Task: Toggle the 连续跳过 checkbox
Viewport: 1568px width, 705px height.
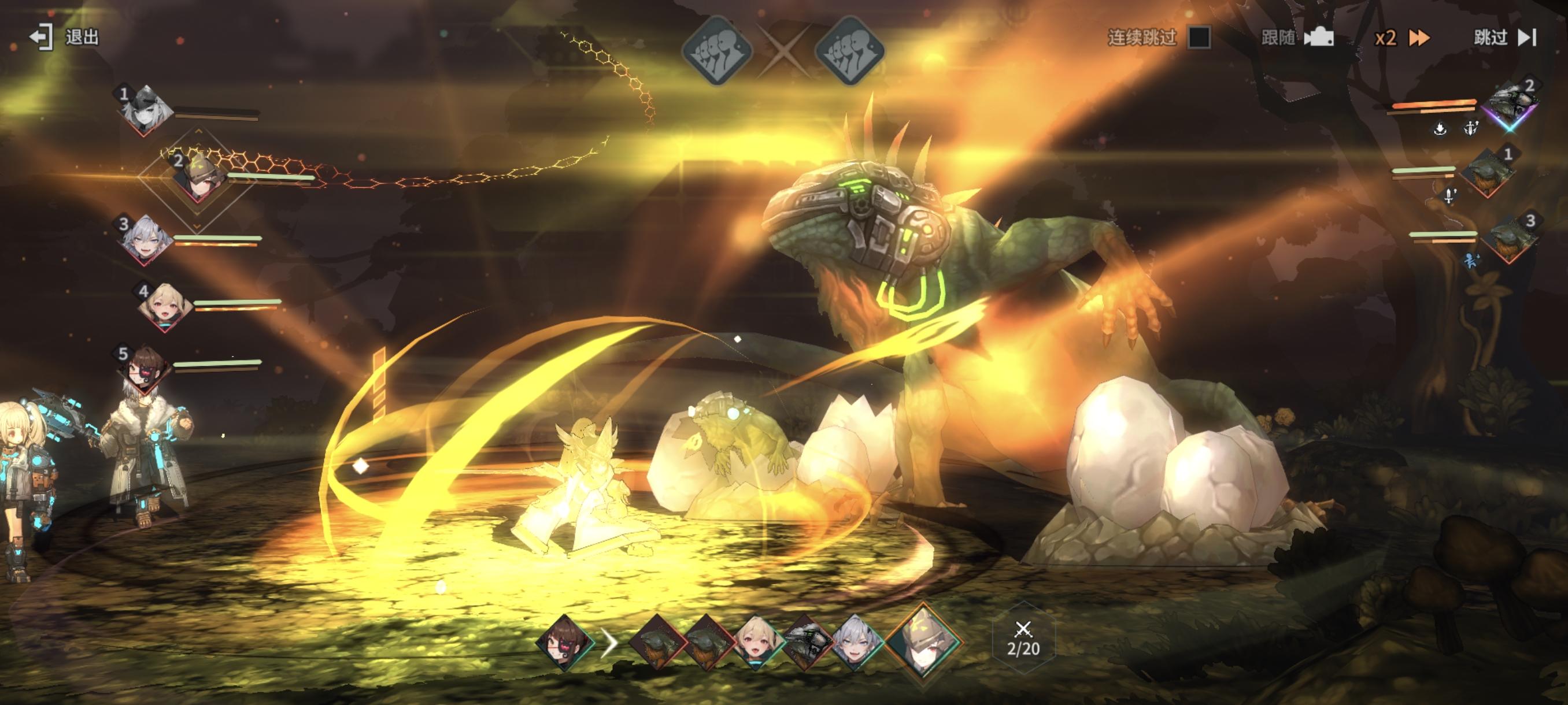Action: pos(1199,38)
